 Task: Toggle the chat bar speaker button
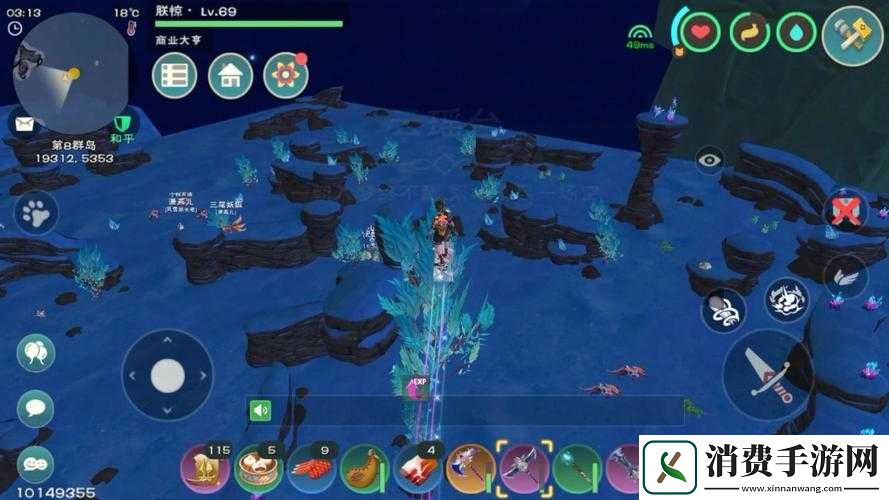261,410
